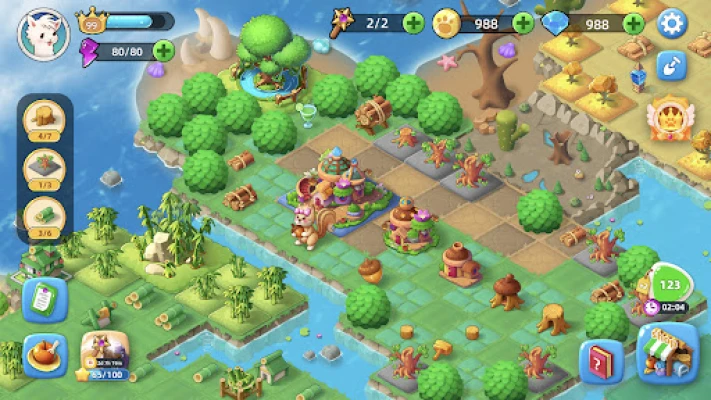Add more energy with the plus button
The image size is (711, 400).
(x=162, y=50)
